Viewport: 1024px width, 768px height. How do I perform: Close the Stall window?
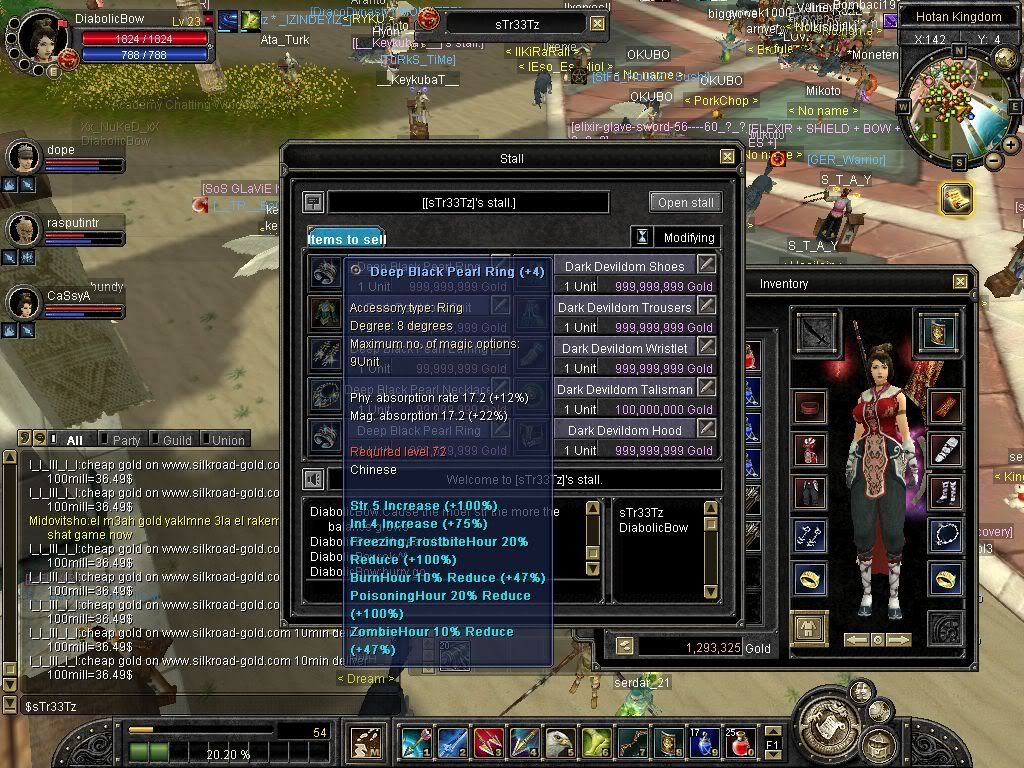[727, 157]
